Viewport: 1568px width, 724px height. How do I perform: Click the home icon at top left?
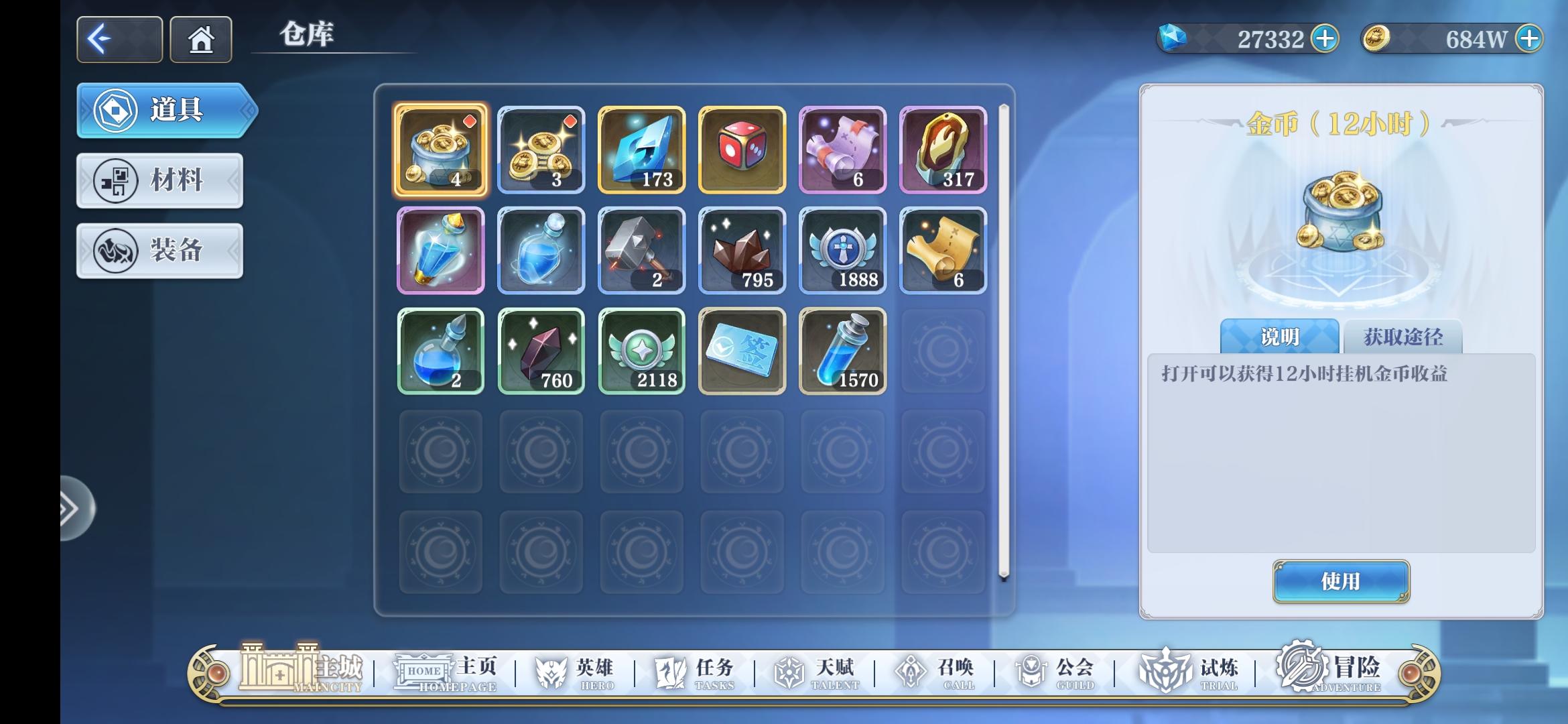pos(200,40)
